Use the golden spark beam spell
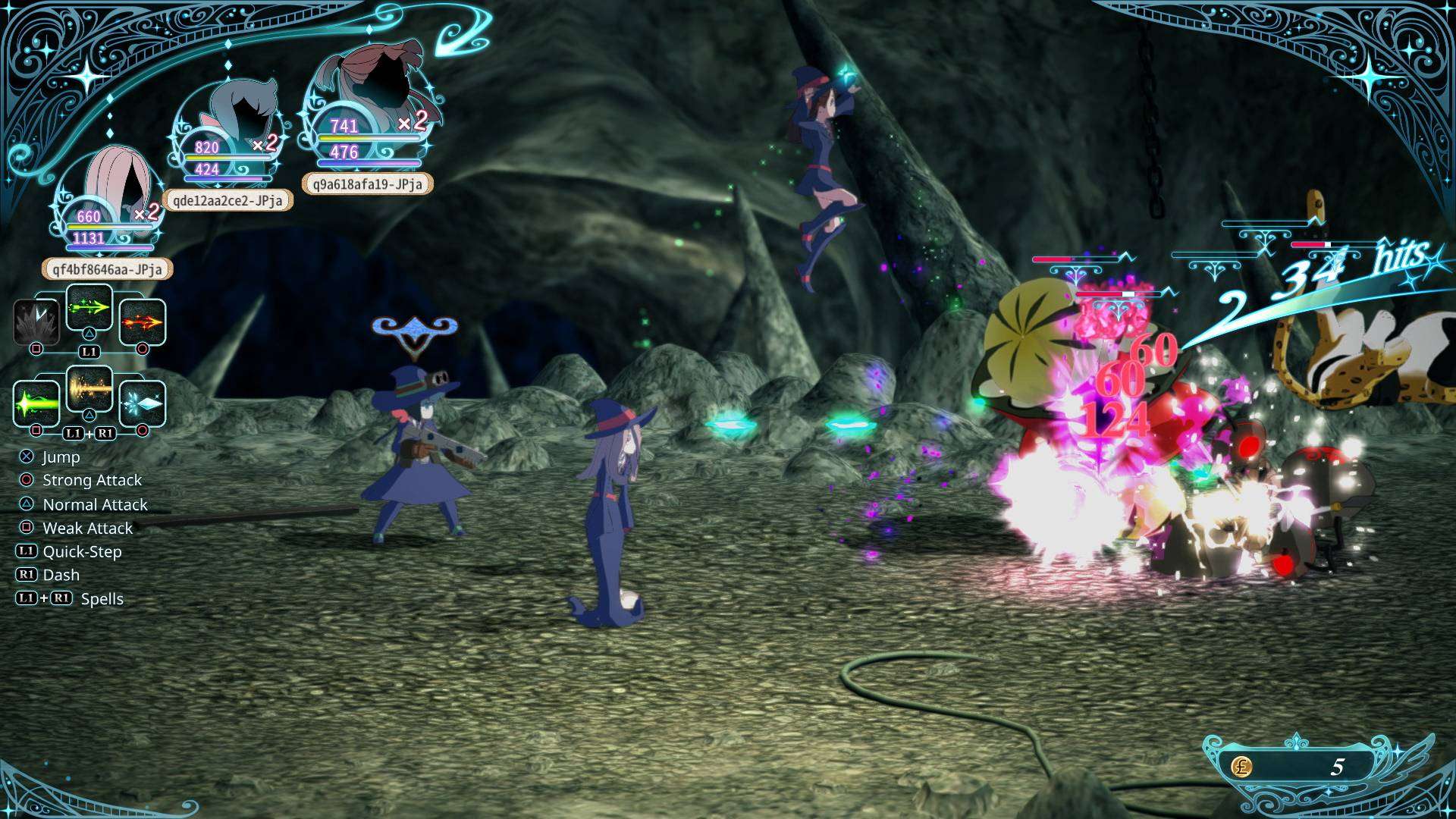The image size is (1456, 819). [x=89, y=388]
